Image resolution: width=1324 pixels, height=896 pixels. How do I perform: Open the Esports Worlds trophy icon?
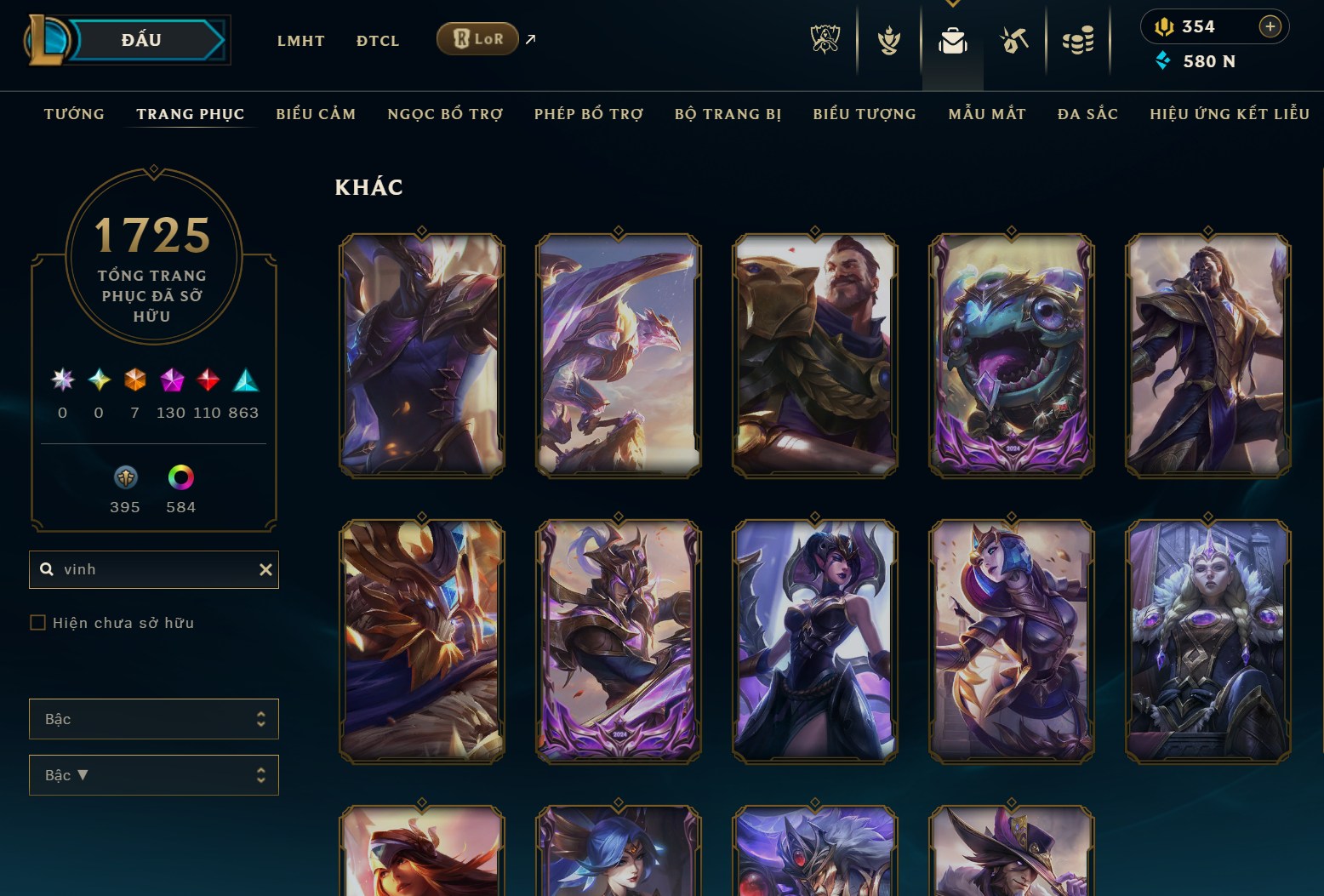tap(825, 39)
